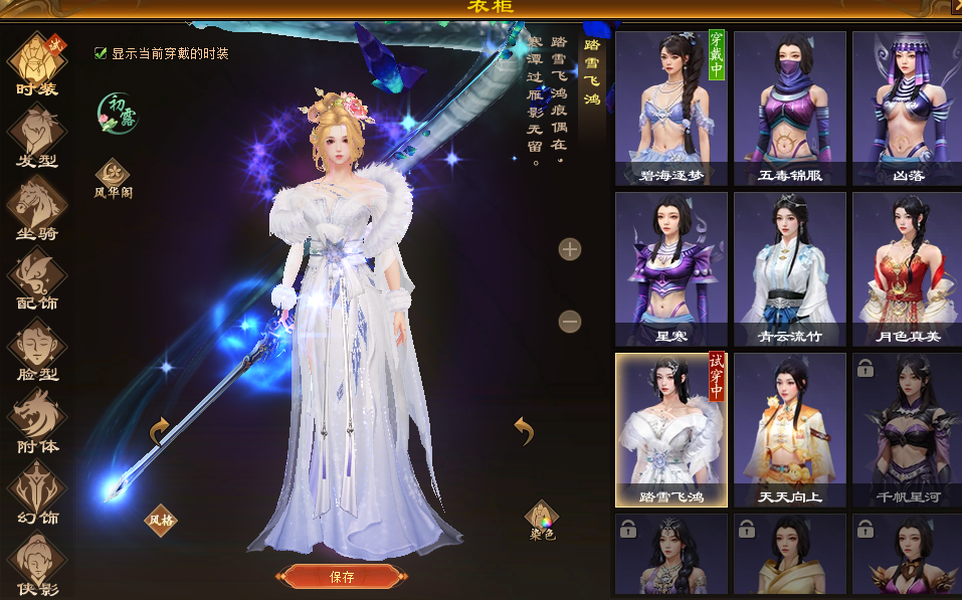Select the locked 千帆星河 outfit

[908, 430]
